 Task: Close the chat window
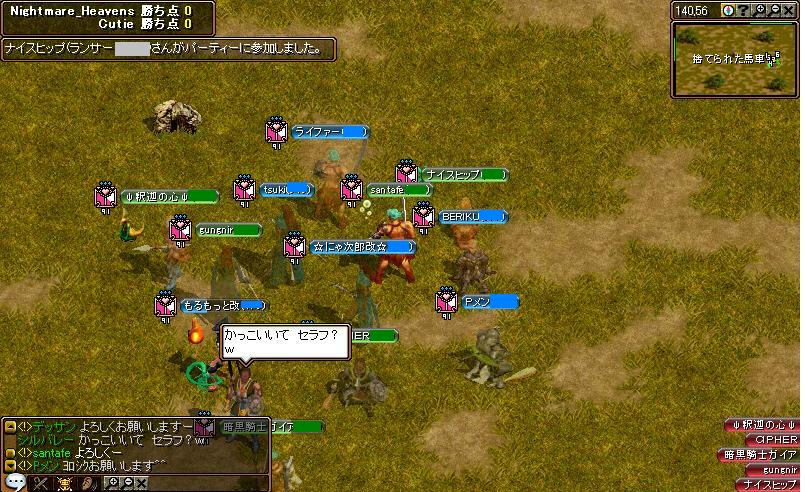[x=142, y=484]
